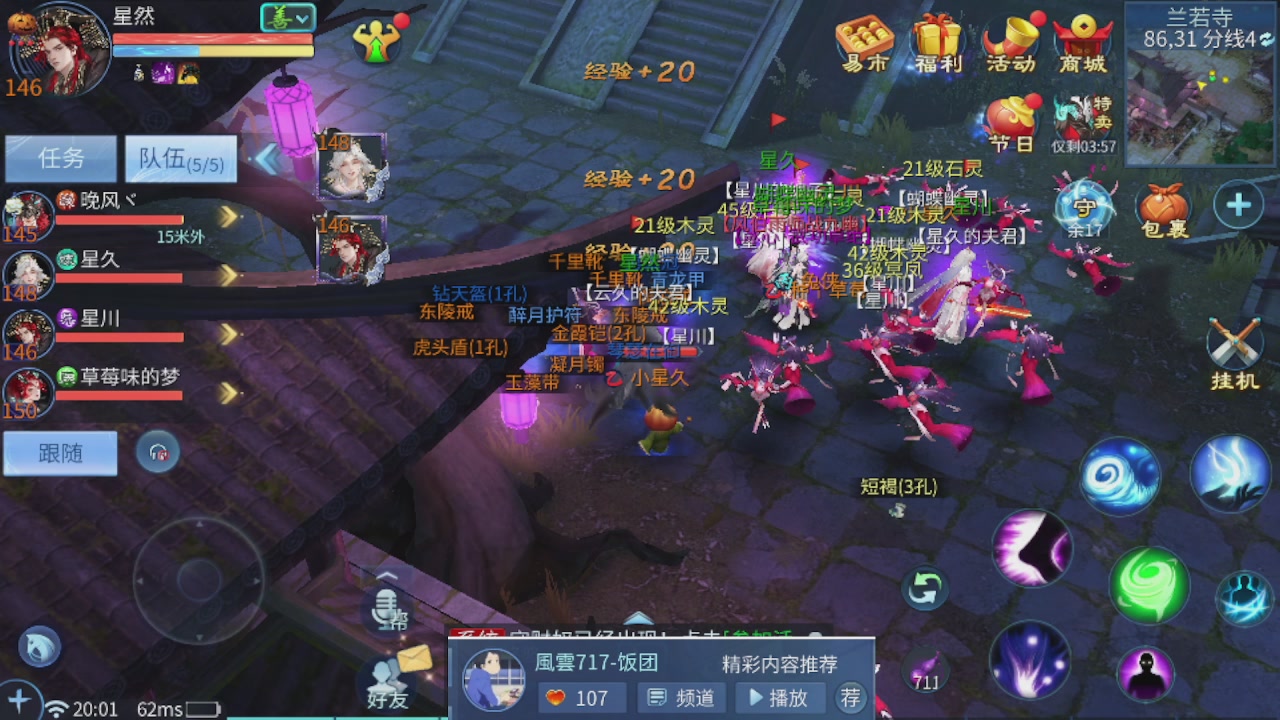Switch to the 任务 tab

tap(60, 159)
